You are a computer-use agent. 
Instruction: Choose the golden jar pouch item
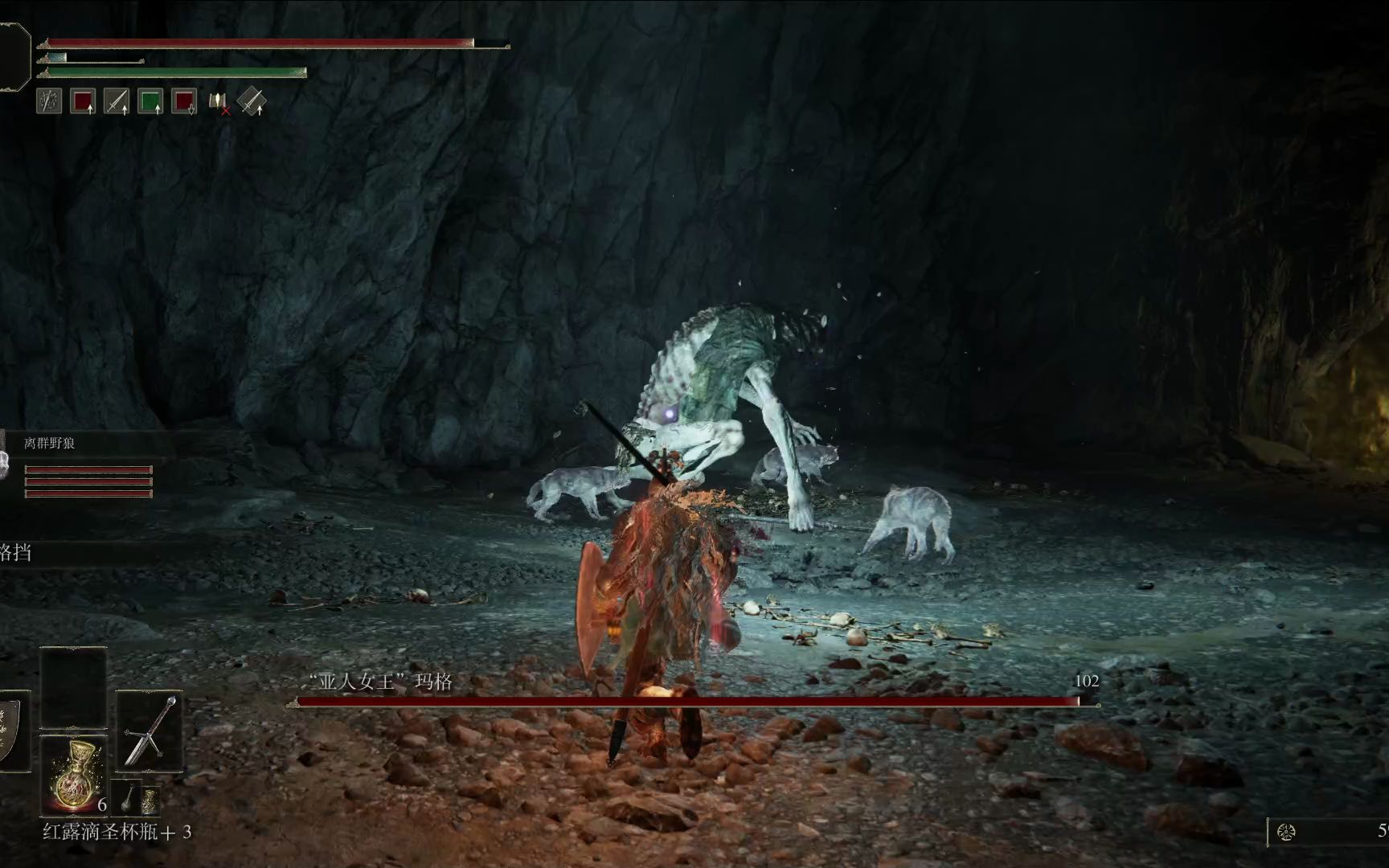tap(150, 801)
